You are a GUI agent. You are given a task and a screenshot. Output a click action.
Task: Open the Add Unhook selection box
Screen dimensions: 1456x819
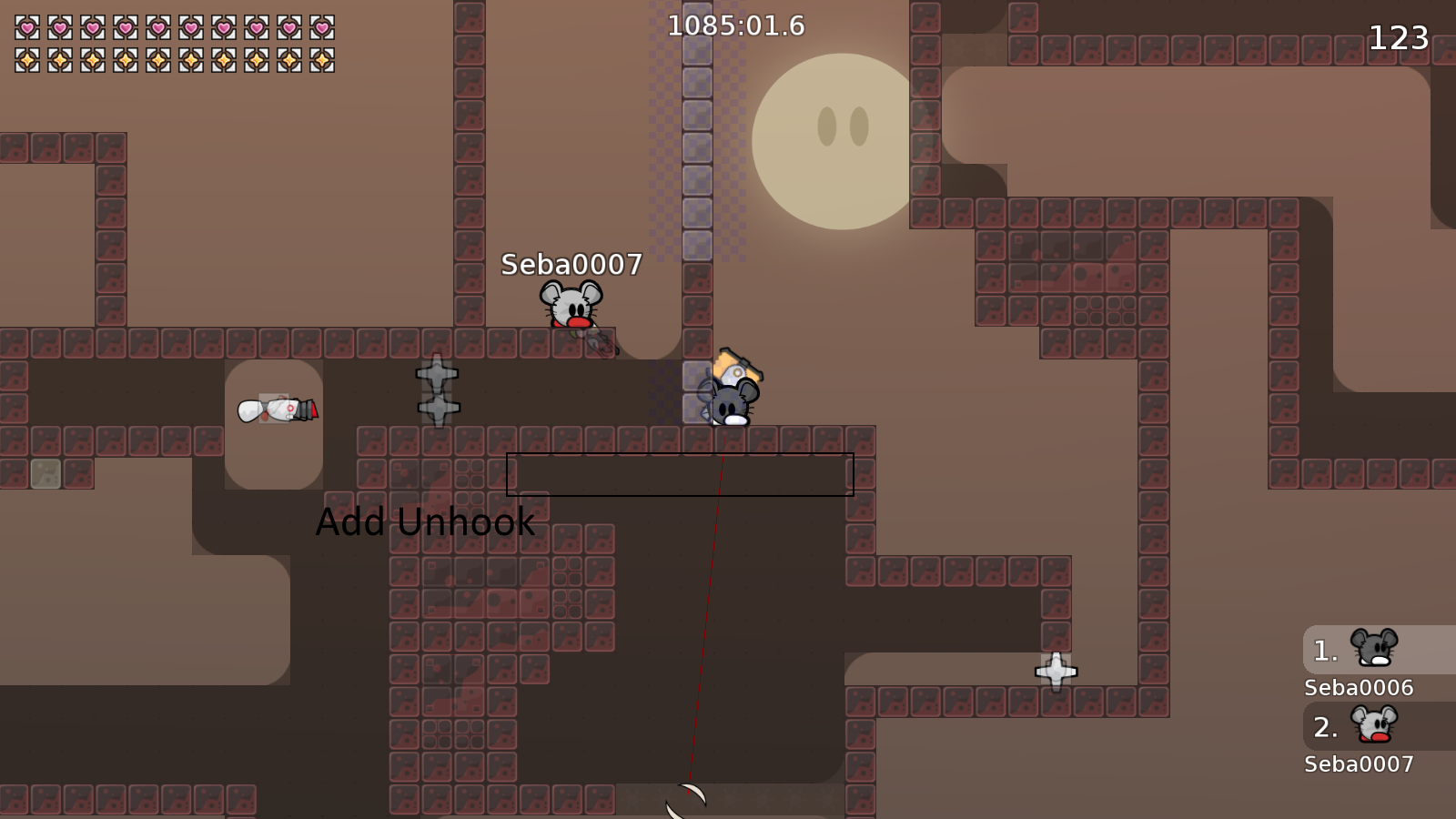679,473
